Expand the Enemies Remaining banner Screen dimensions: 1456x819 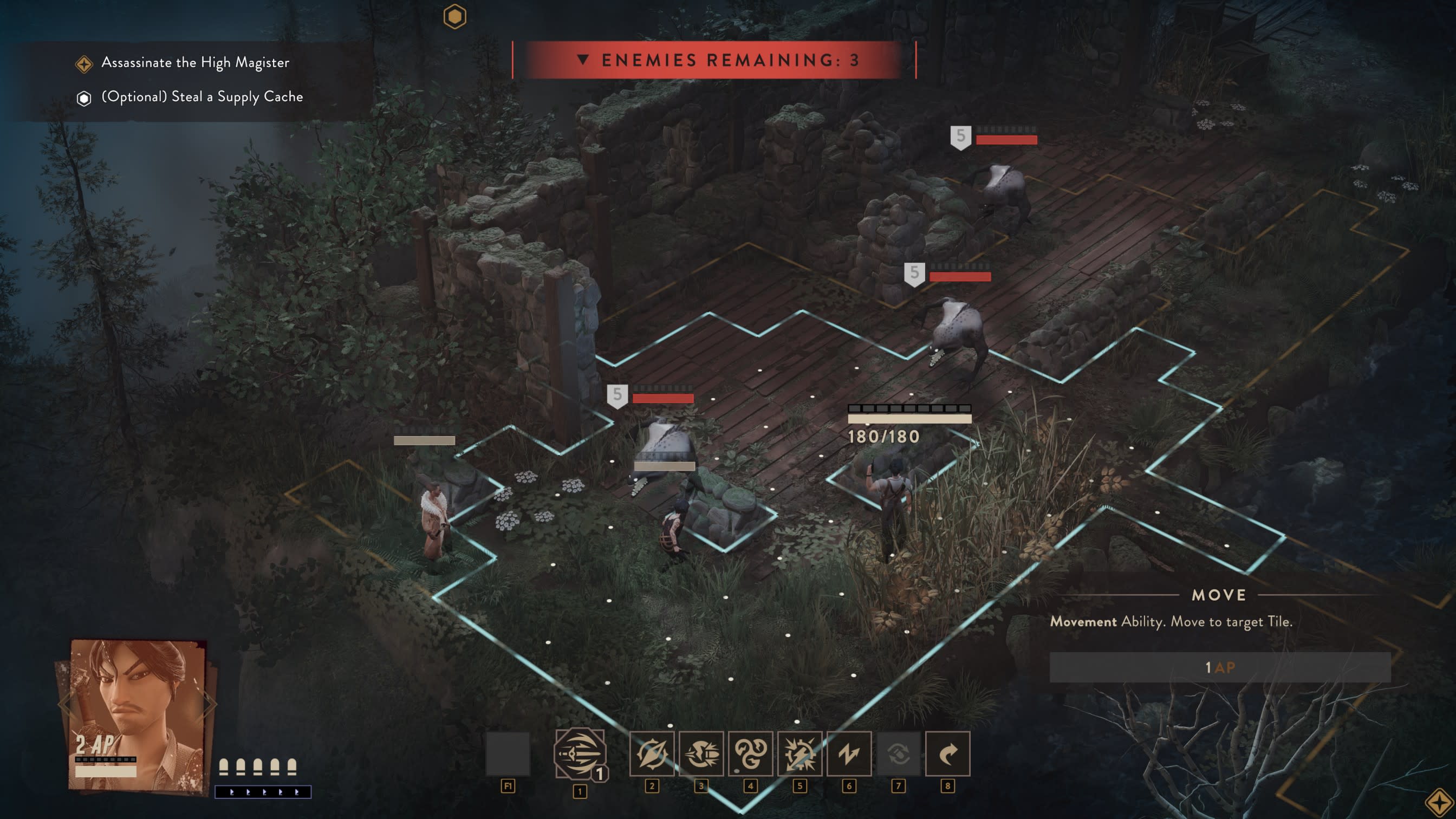click(x=583, y=60)
